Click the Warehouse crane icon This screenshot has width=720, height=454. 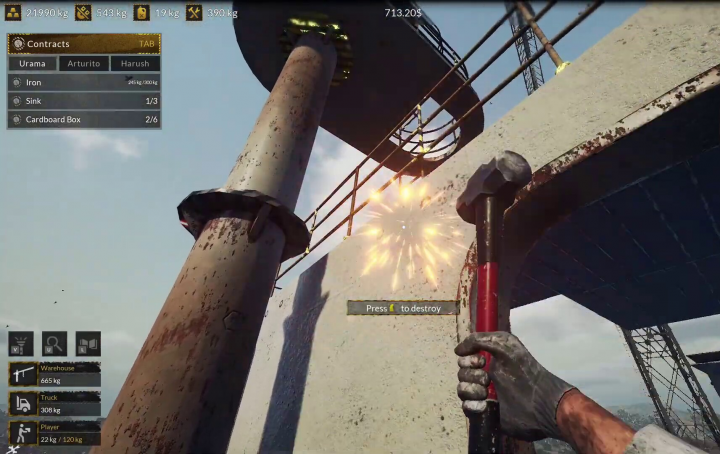(23, 375)
